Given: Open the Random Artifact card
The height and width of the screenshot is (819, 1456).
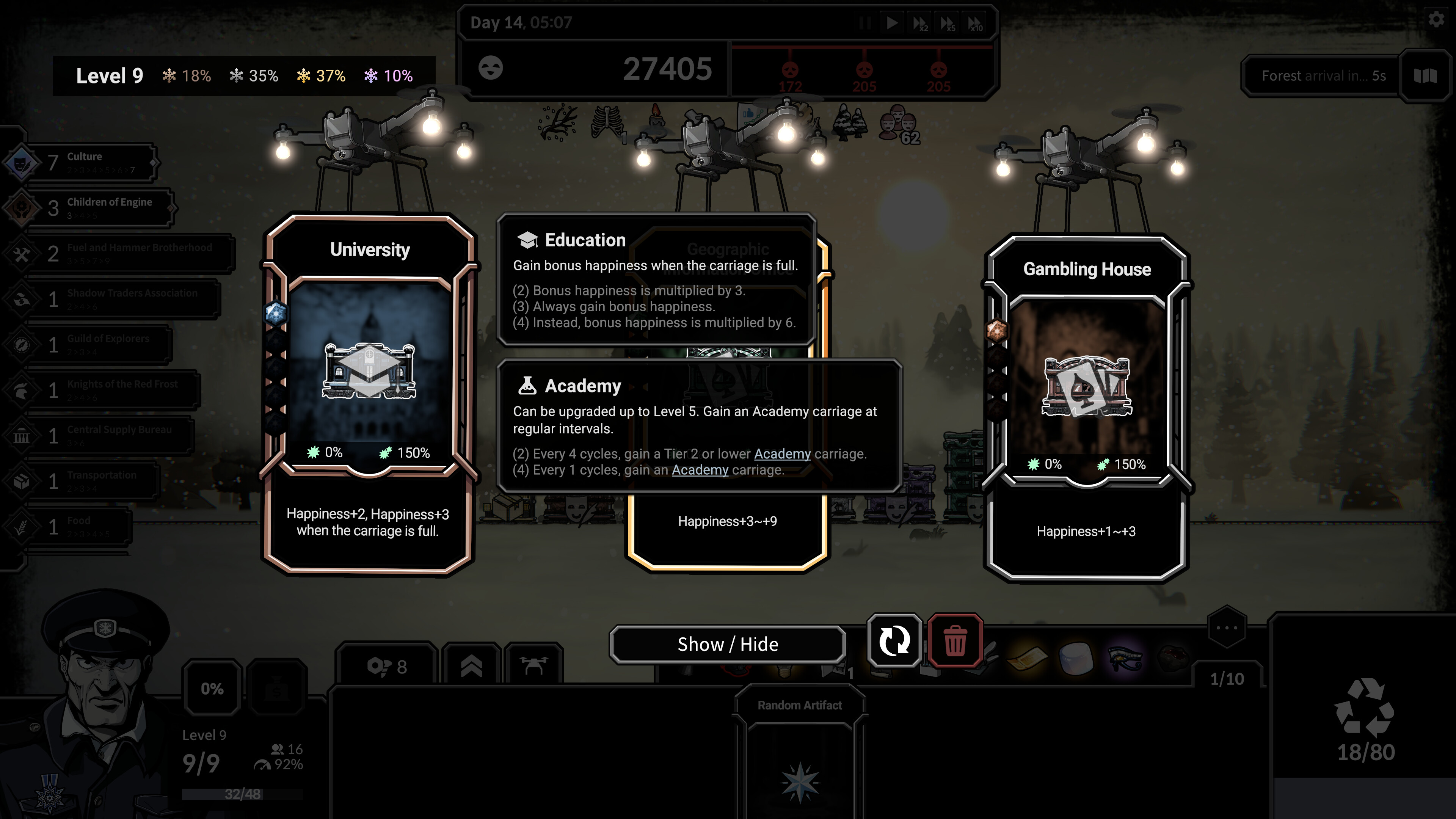Looking at the screenshot, I should point(799,752).
